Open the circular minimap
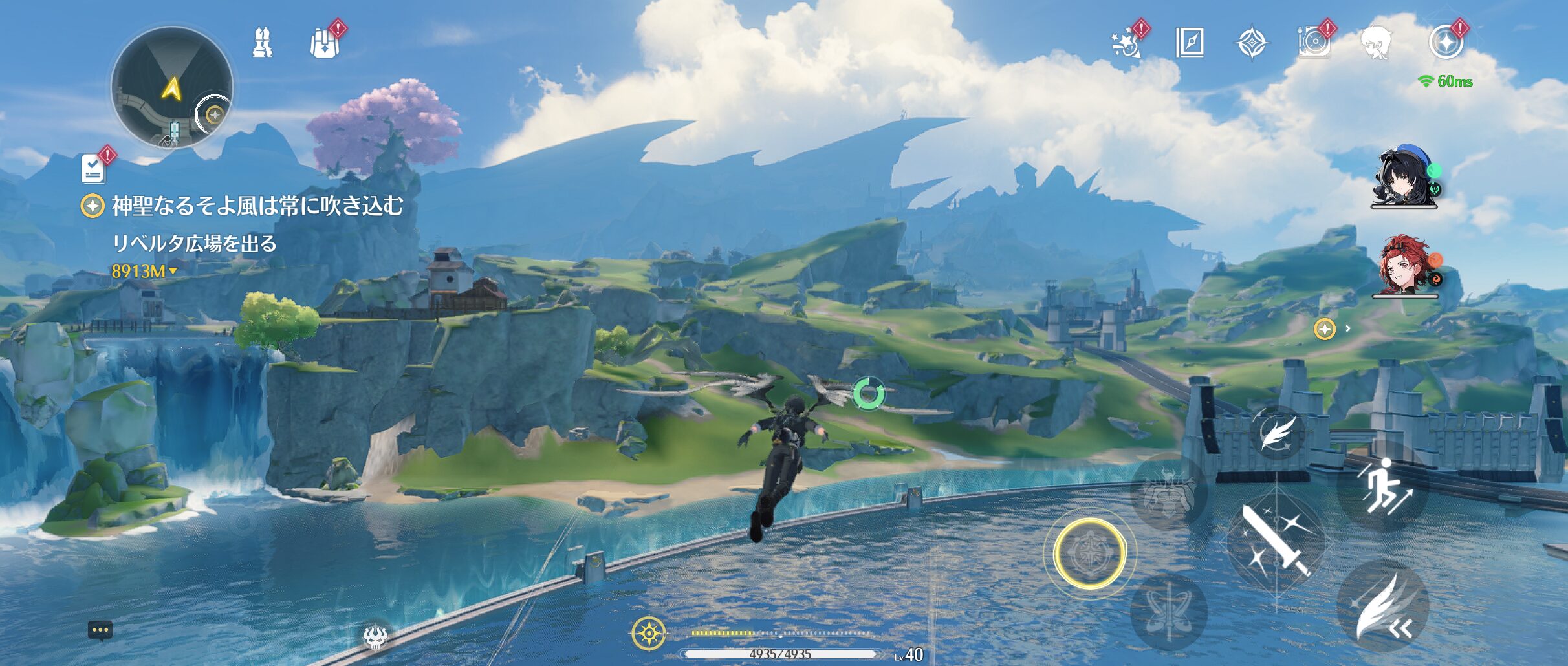This screenshot has width=1568, height=666. pyautogui.click(x=171, y=88)
